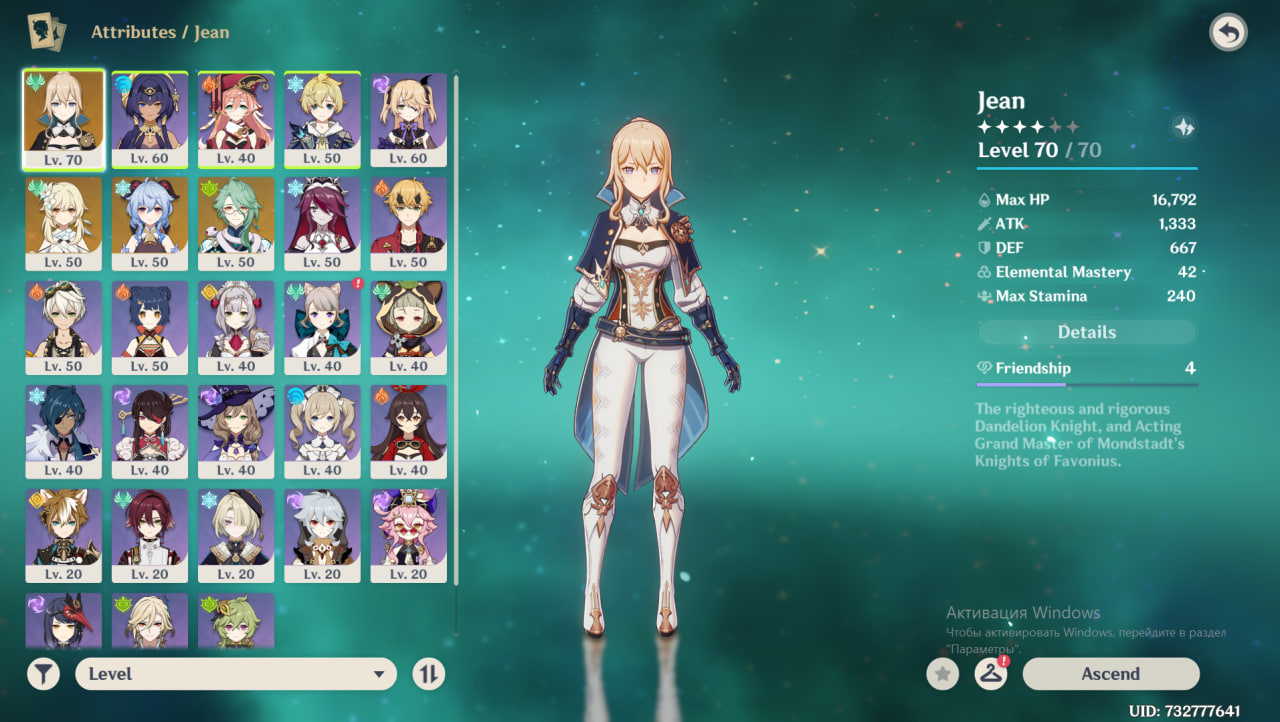Image resolution: width=1280 pixels, height=722 pixels.
Task: Open the character filter funnel
Action: coord(43,674)
